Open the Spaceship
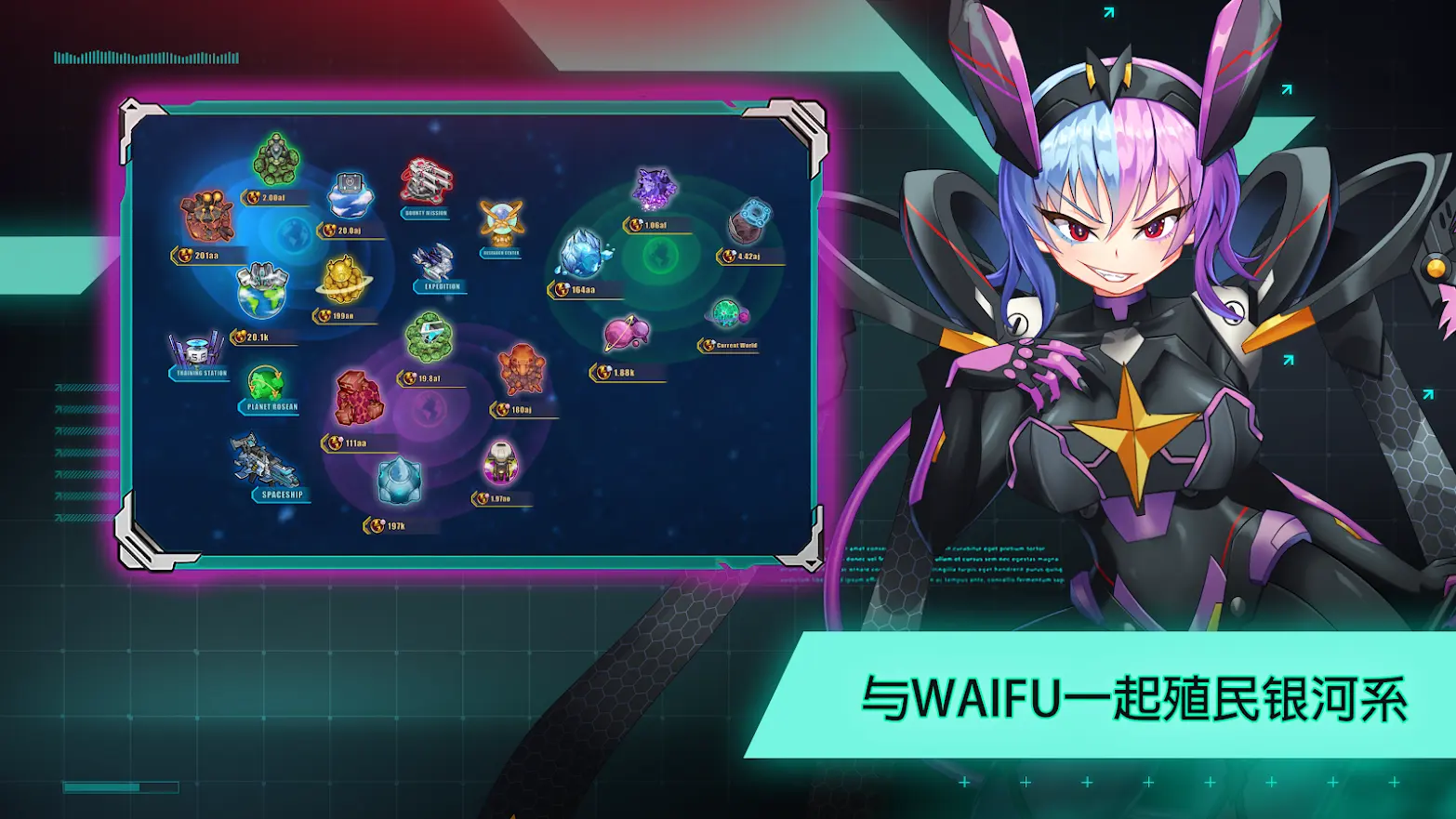 pyautogui.click(x=263, y=462)
